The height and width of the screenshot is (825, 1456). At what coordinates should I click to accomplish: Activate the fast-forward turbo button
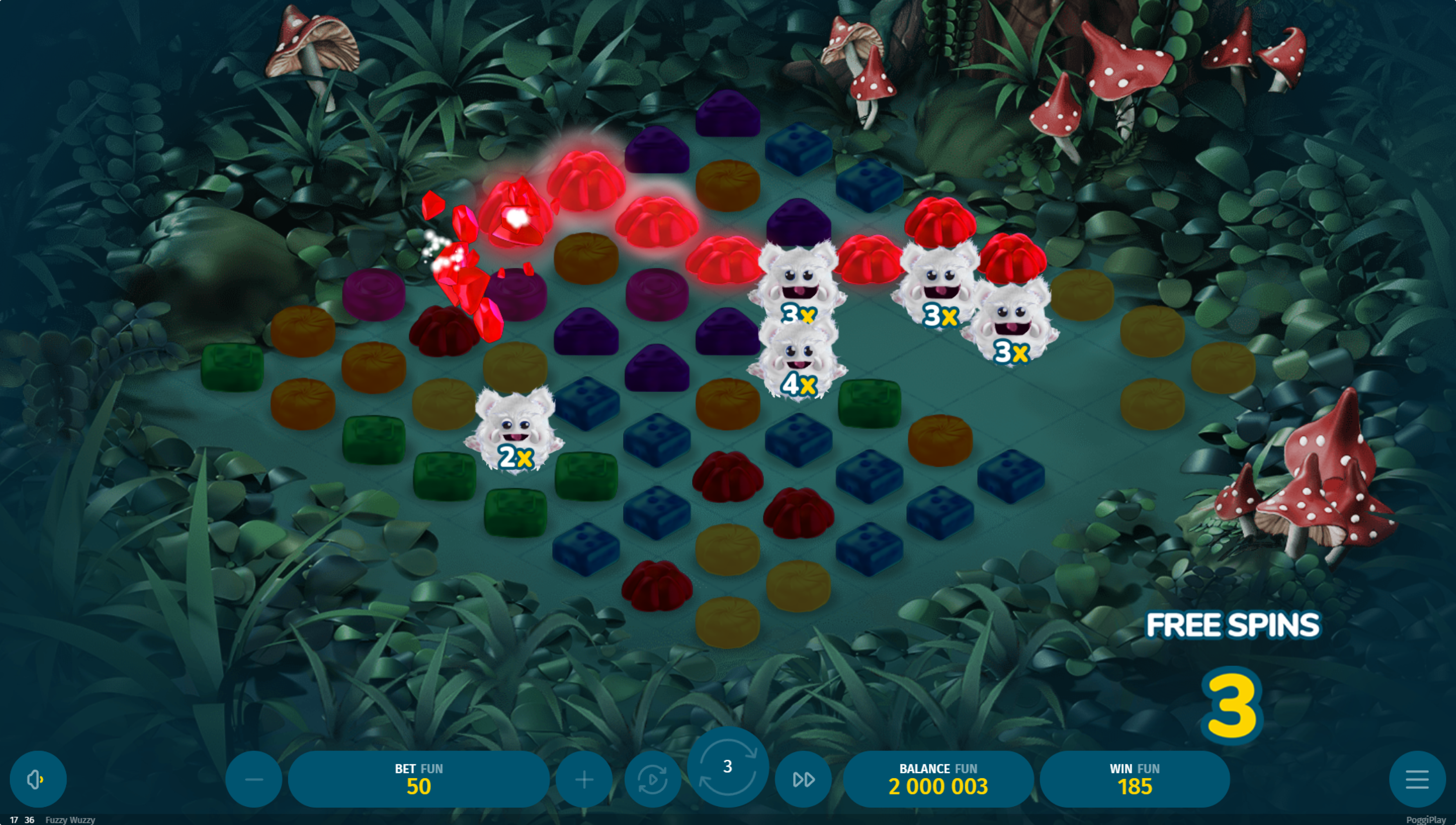tap(803, 780)
